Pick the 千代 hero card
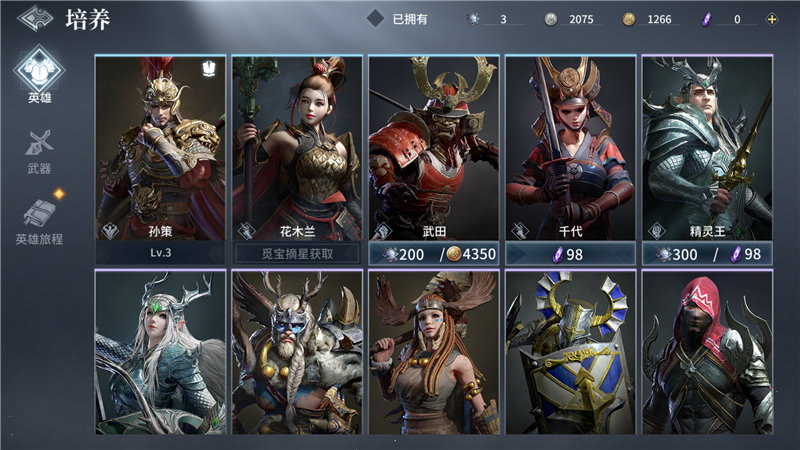The height and width of the screenshot is (450, 800). (570, 148)
